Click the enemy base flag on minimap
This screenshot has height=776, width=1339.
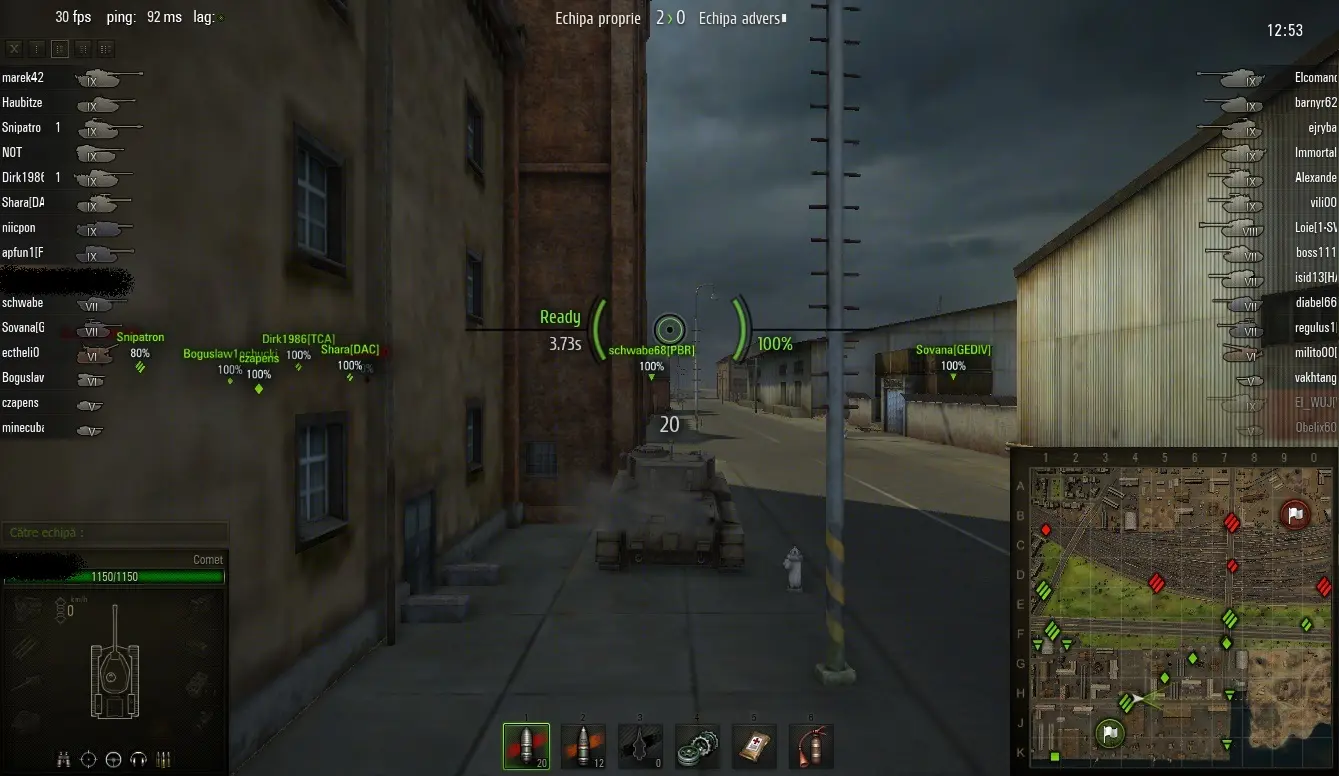[1294, 515]
